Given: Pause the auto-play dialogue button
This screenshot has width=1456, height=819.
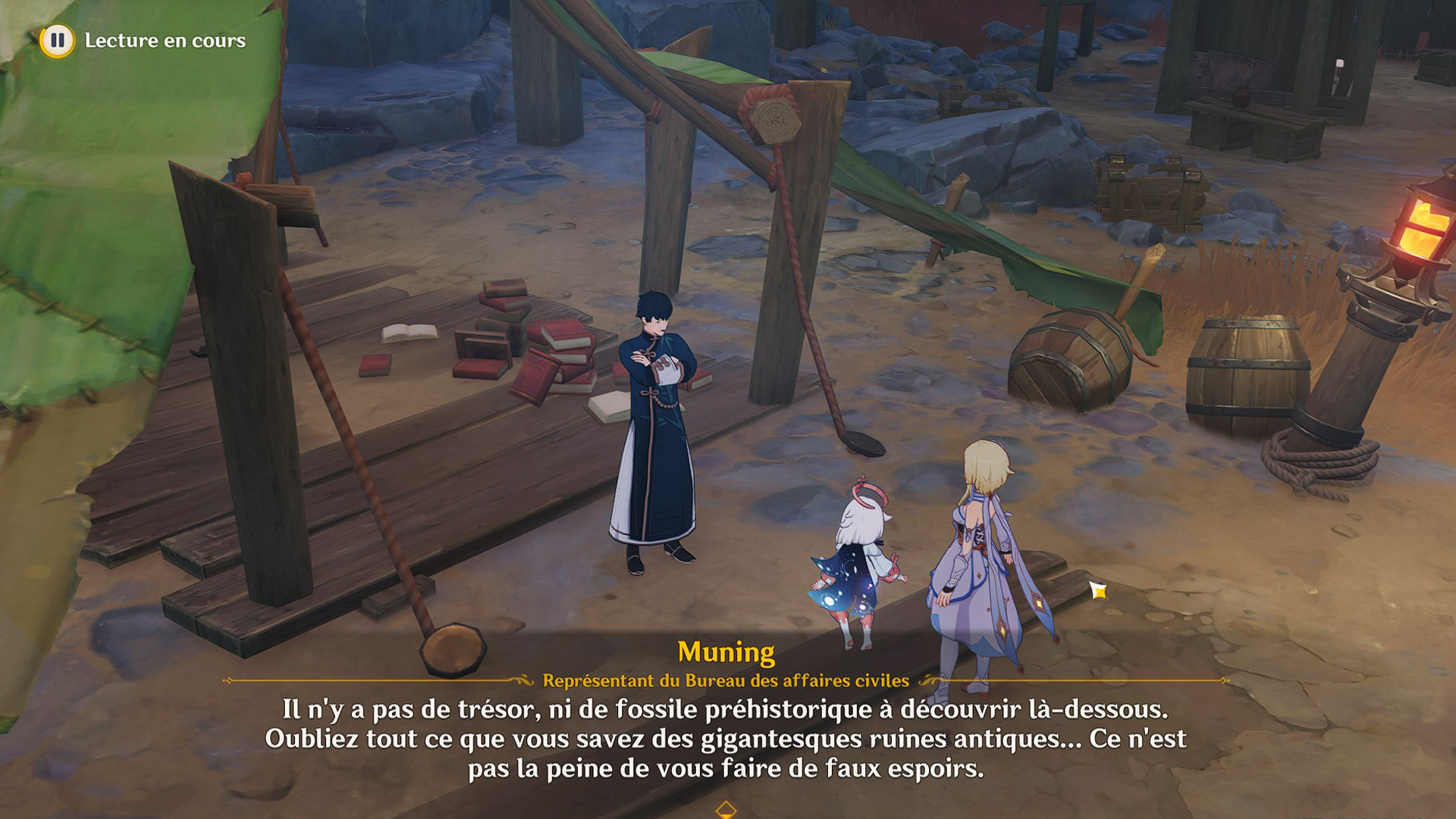Looking at the screenshot, I should [57, 40].
